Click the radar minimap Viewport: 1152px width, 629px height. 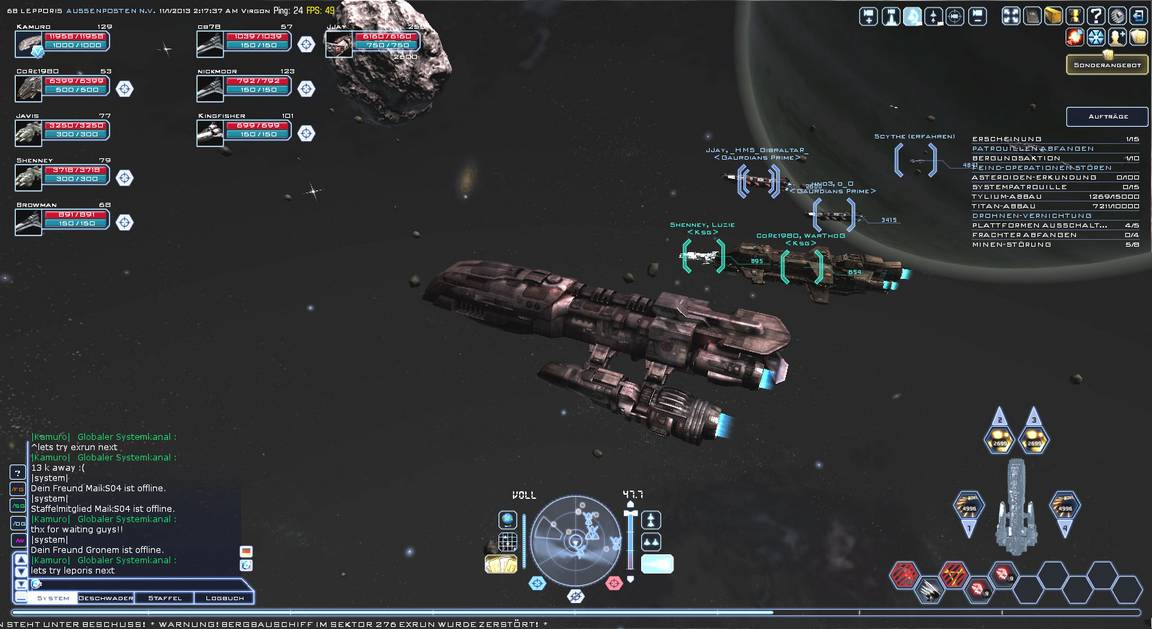576,541
